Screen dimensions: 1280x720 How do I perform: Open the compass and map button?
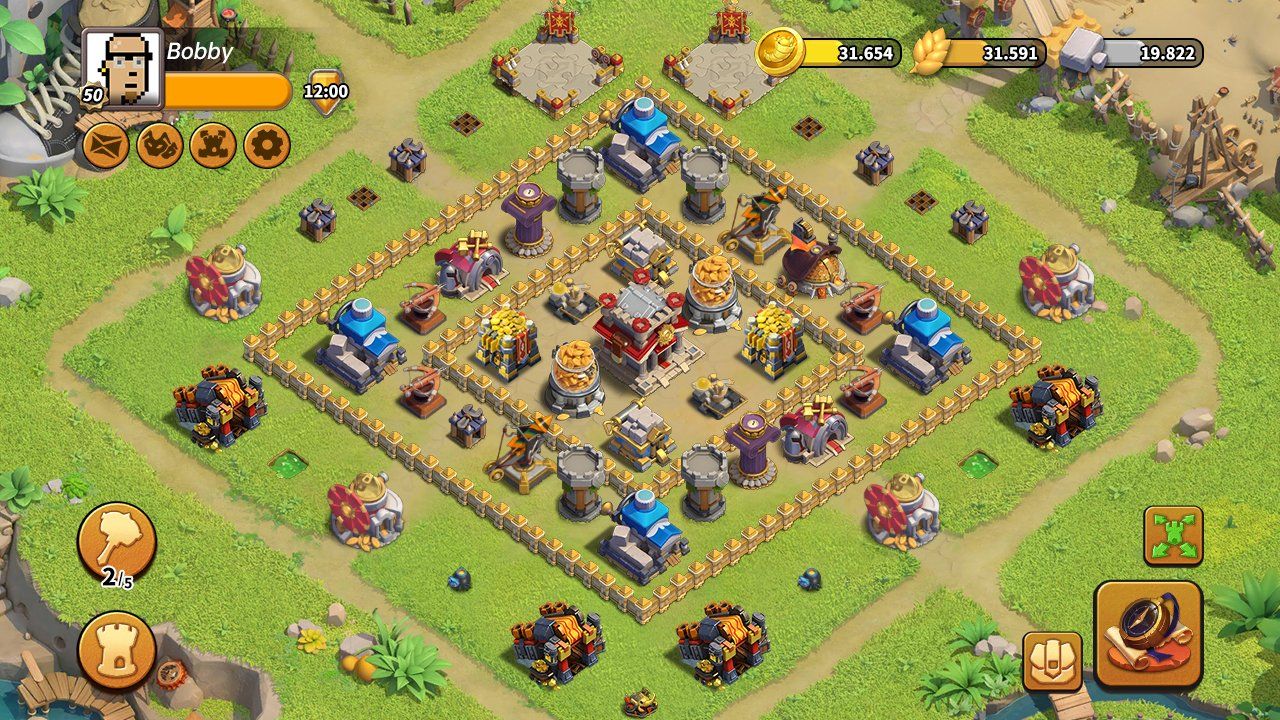click(1148, 633)
